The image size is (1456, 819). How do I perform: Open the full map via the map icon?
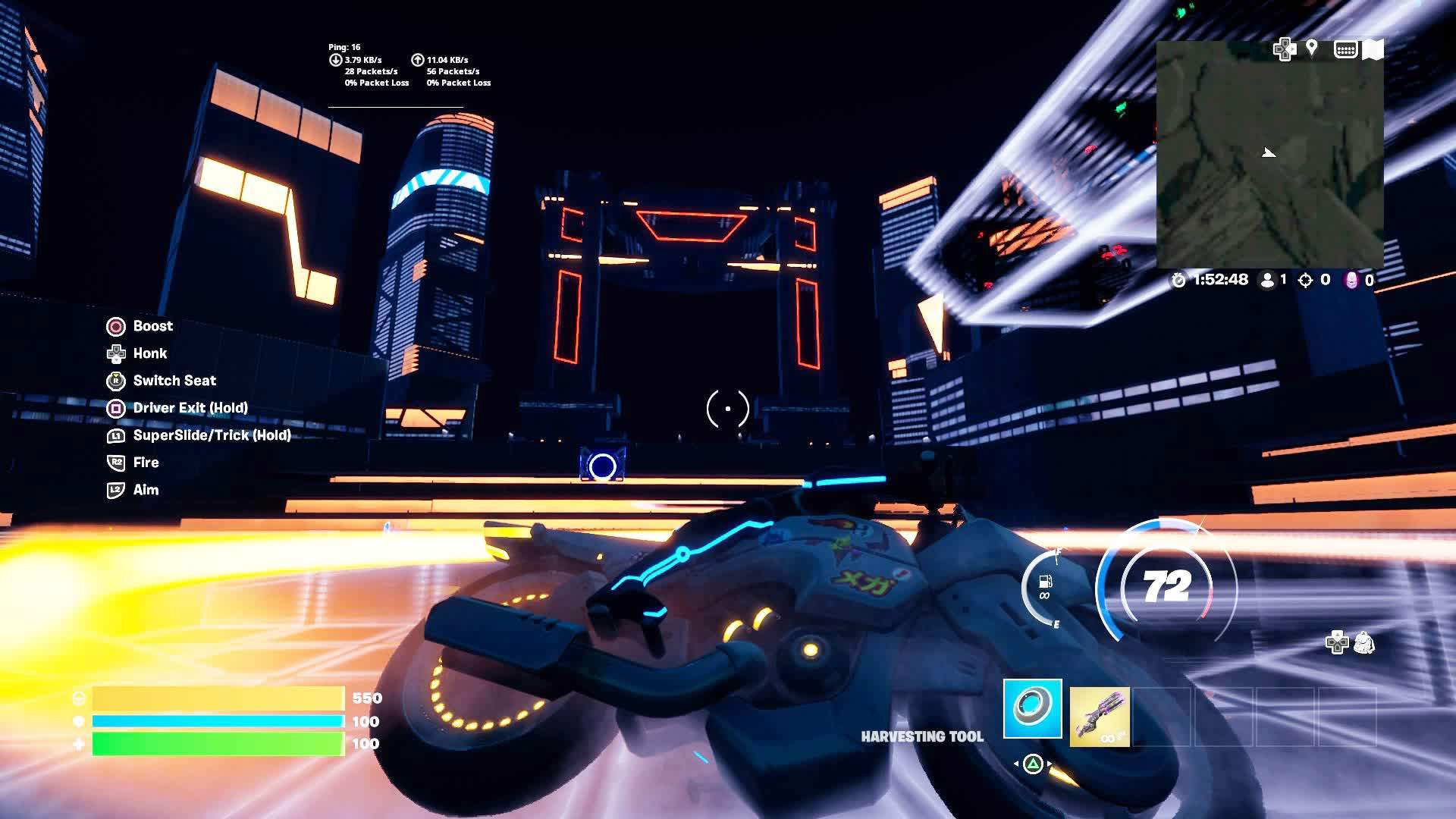point(1374,49)
